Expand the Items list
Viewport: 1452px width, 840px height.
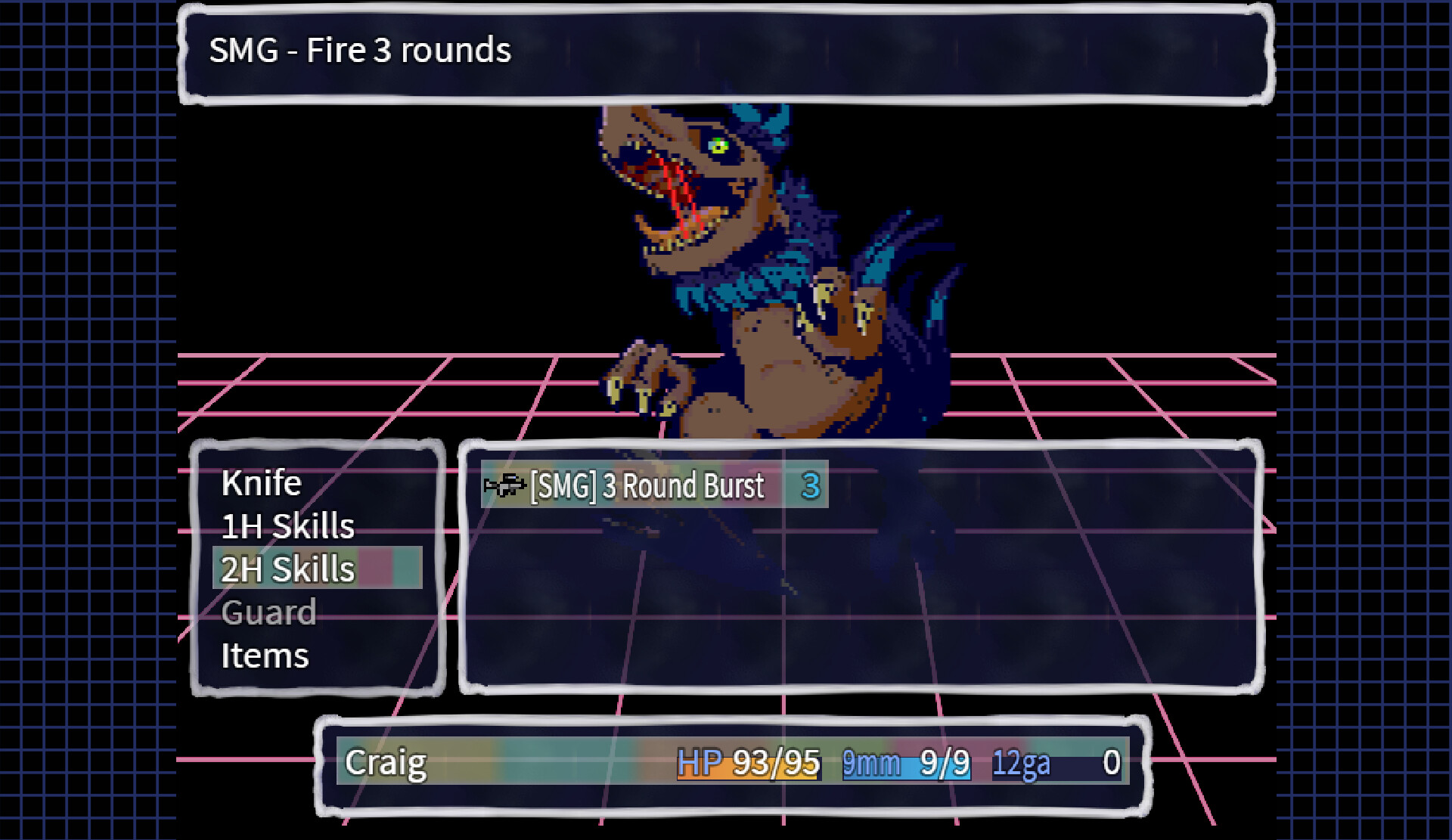(x=264, y=656)
